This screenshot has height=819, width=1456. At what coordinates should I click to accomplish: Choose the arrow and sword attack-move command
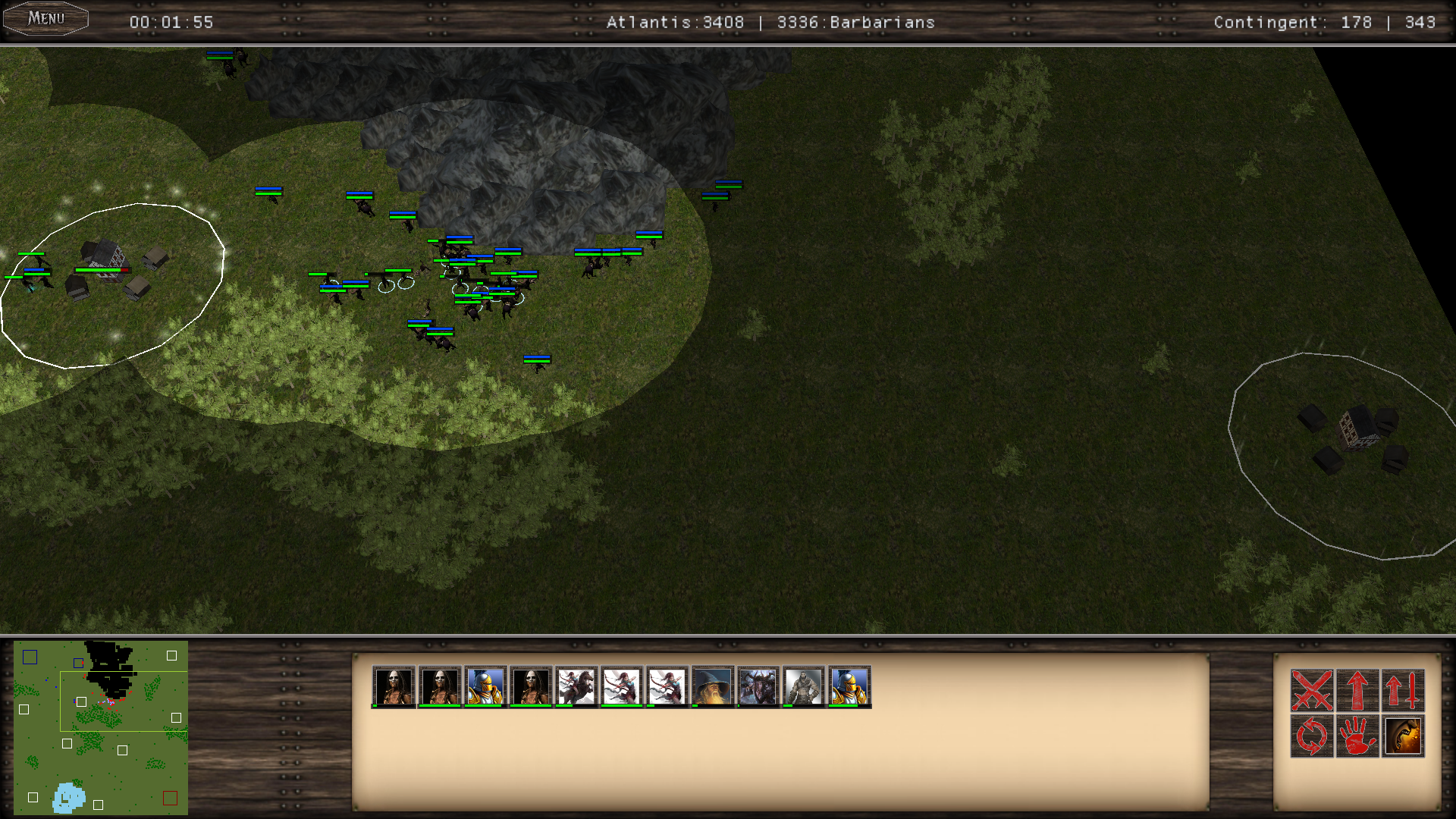[x=1403, y=690]
